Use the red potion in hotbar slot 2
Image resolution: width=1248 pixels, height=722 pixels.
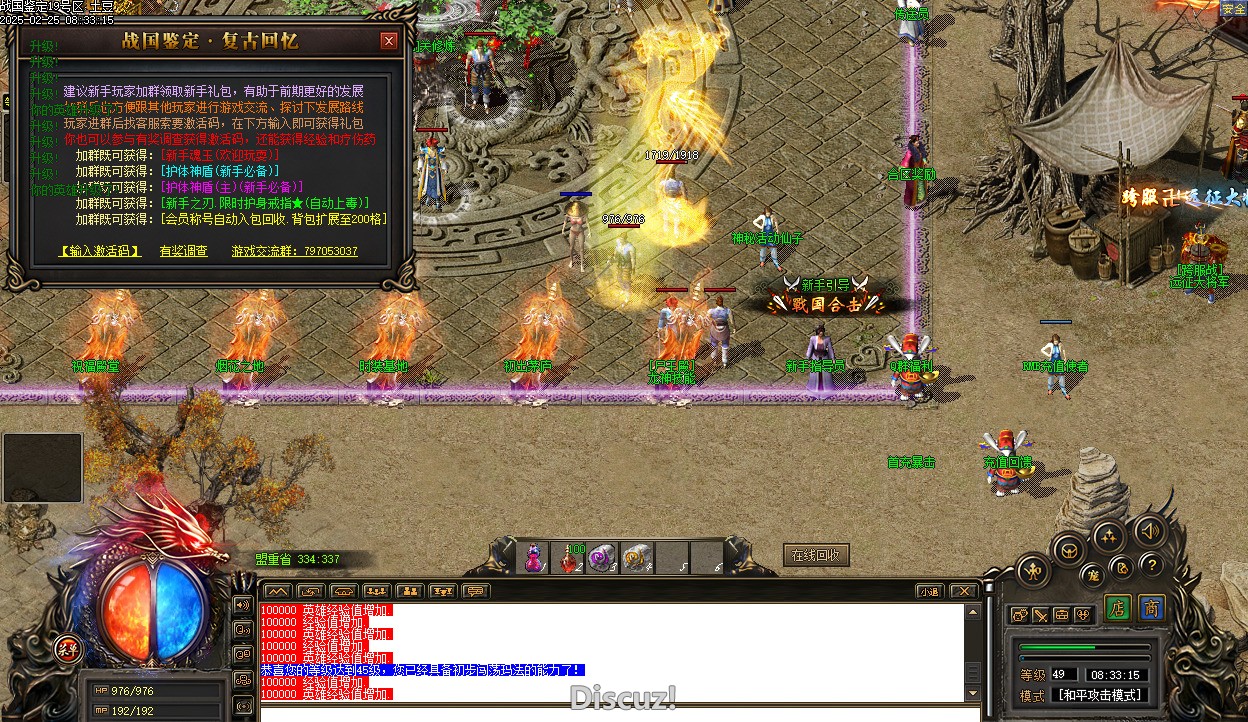571,558
